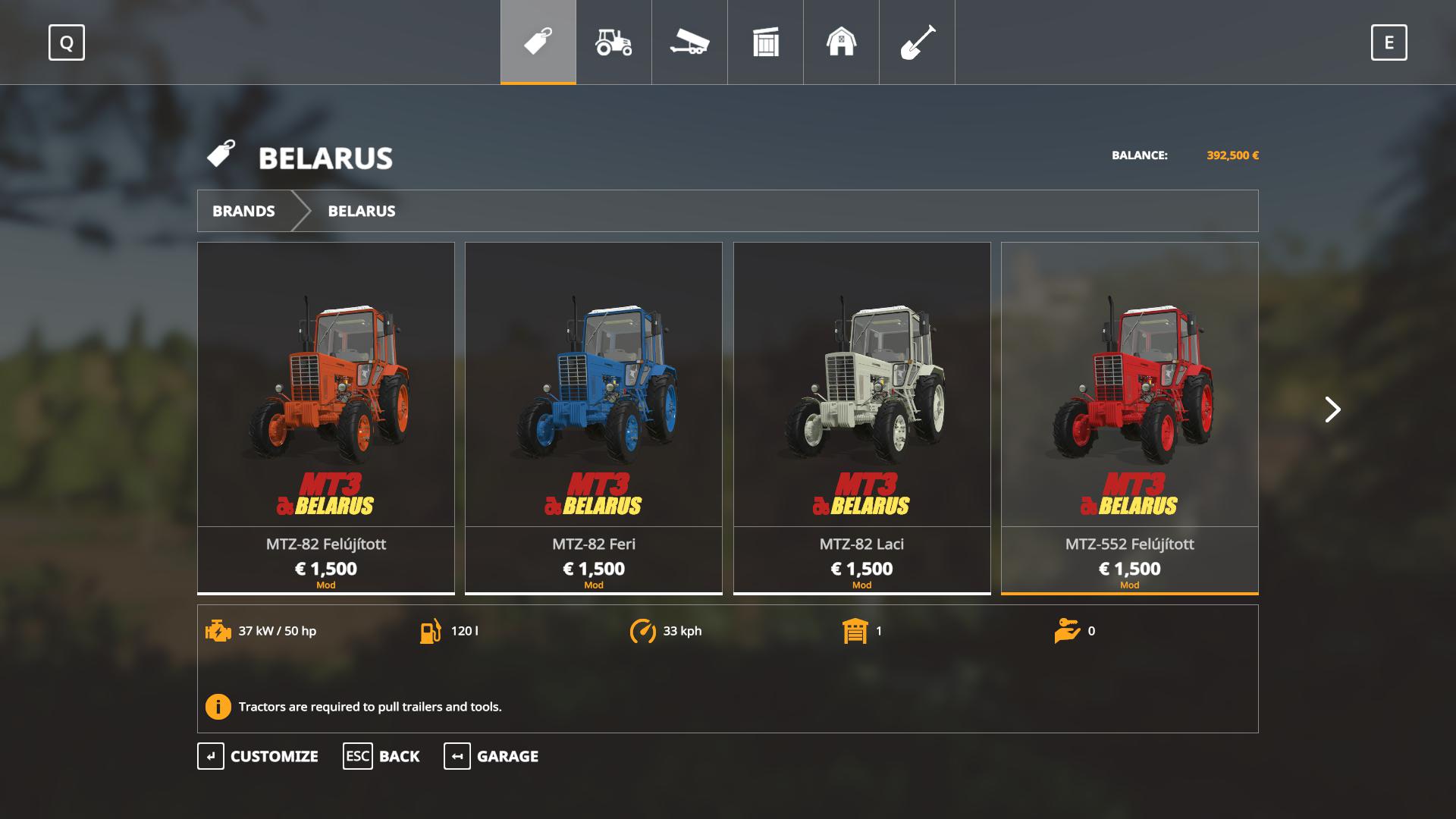
Task: Go back with the Back button
Action: [x=381, y=756]
